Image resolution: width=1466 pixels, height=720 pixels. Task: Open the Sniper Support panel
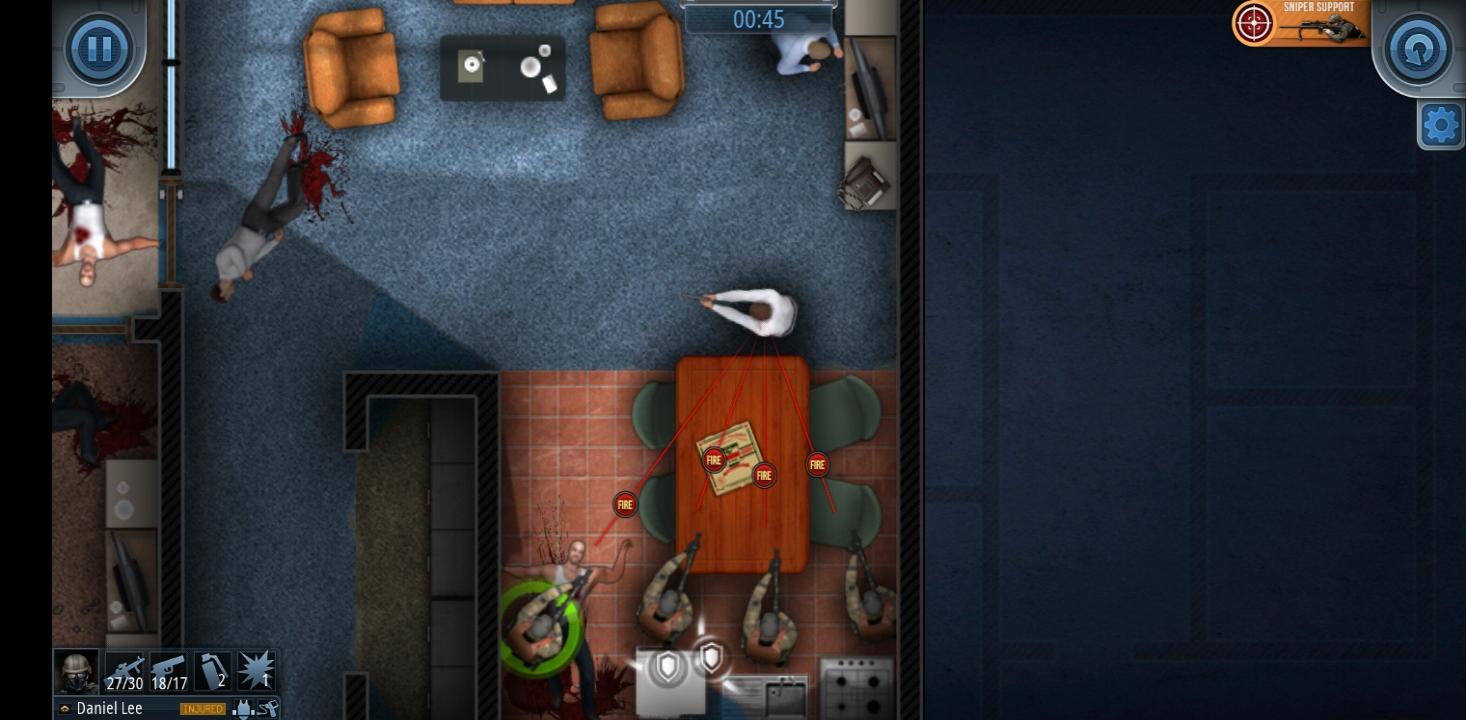click(1300, 22)
